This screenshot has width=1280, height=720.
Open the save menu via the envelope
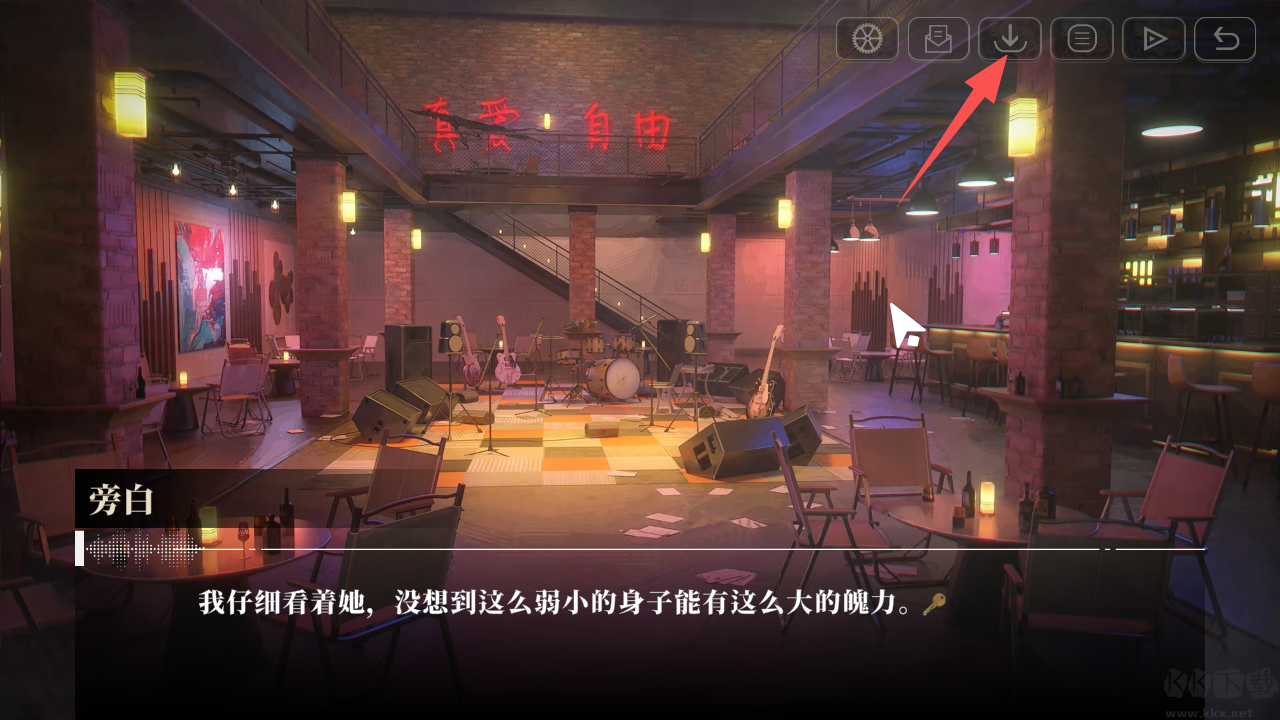(x=938, y=39)
